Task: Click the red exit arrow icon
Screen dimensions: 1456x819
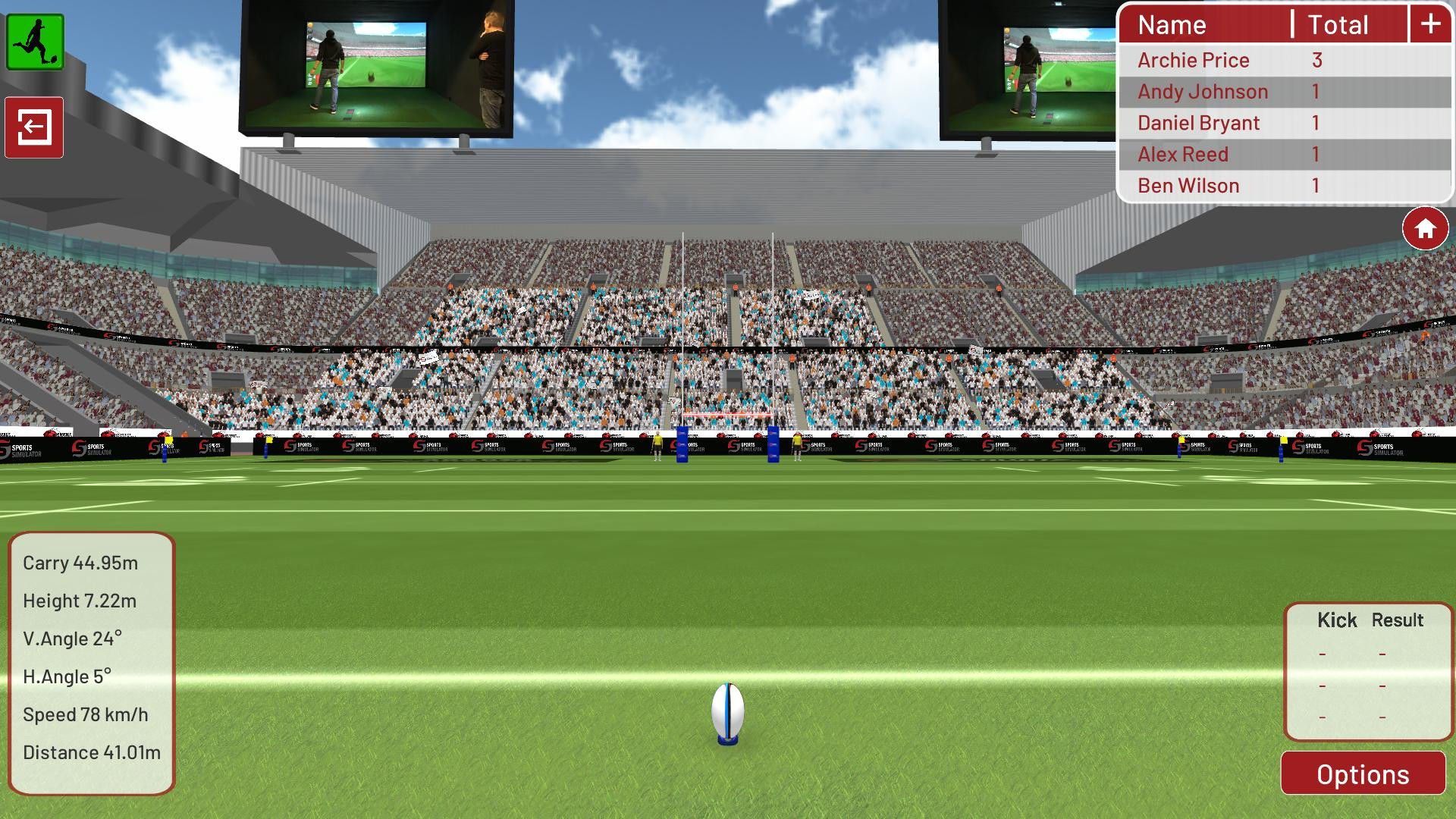Action: click(34, 127)
